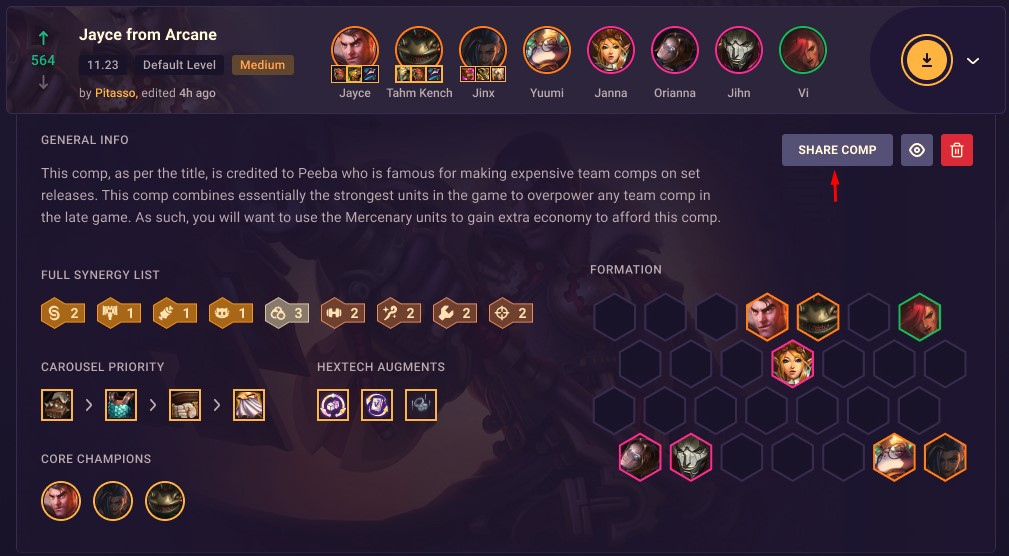Open the Yuumi champion portrait
Screen dimensions: 1009x556
click(x=547, y=50)
